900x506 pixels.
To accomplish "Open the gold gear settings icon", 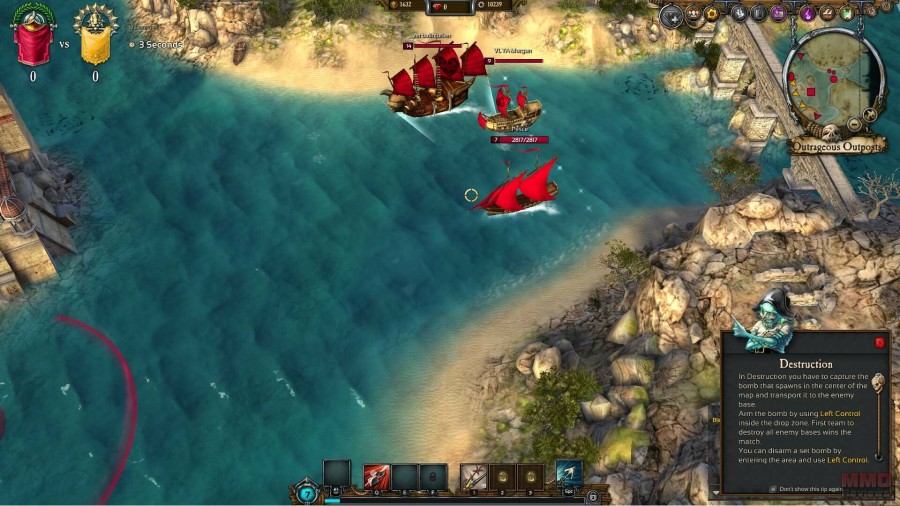I will (x=712, y=14).
